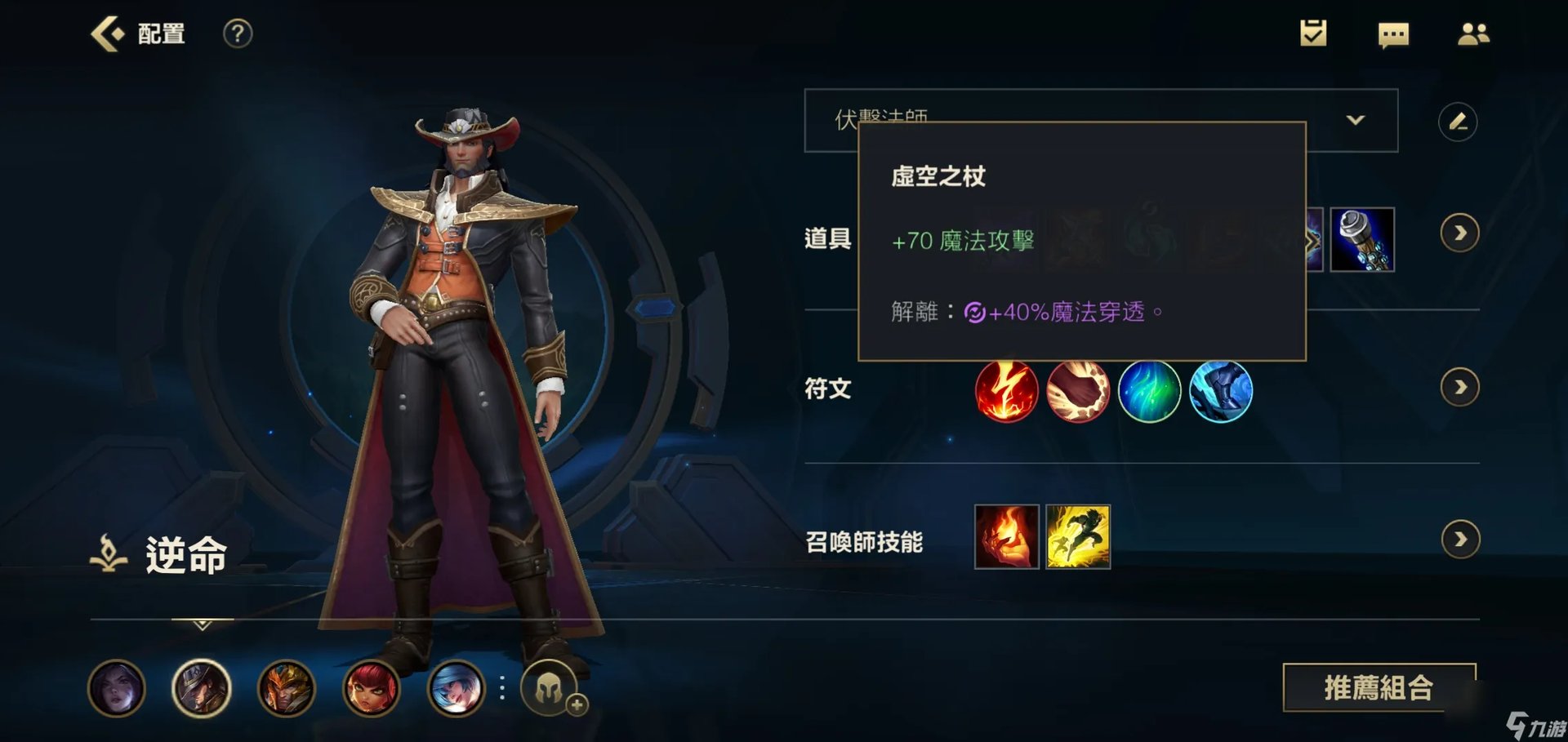Open the chat messages panel

point(1392,34)
